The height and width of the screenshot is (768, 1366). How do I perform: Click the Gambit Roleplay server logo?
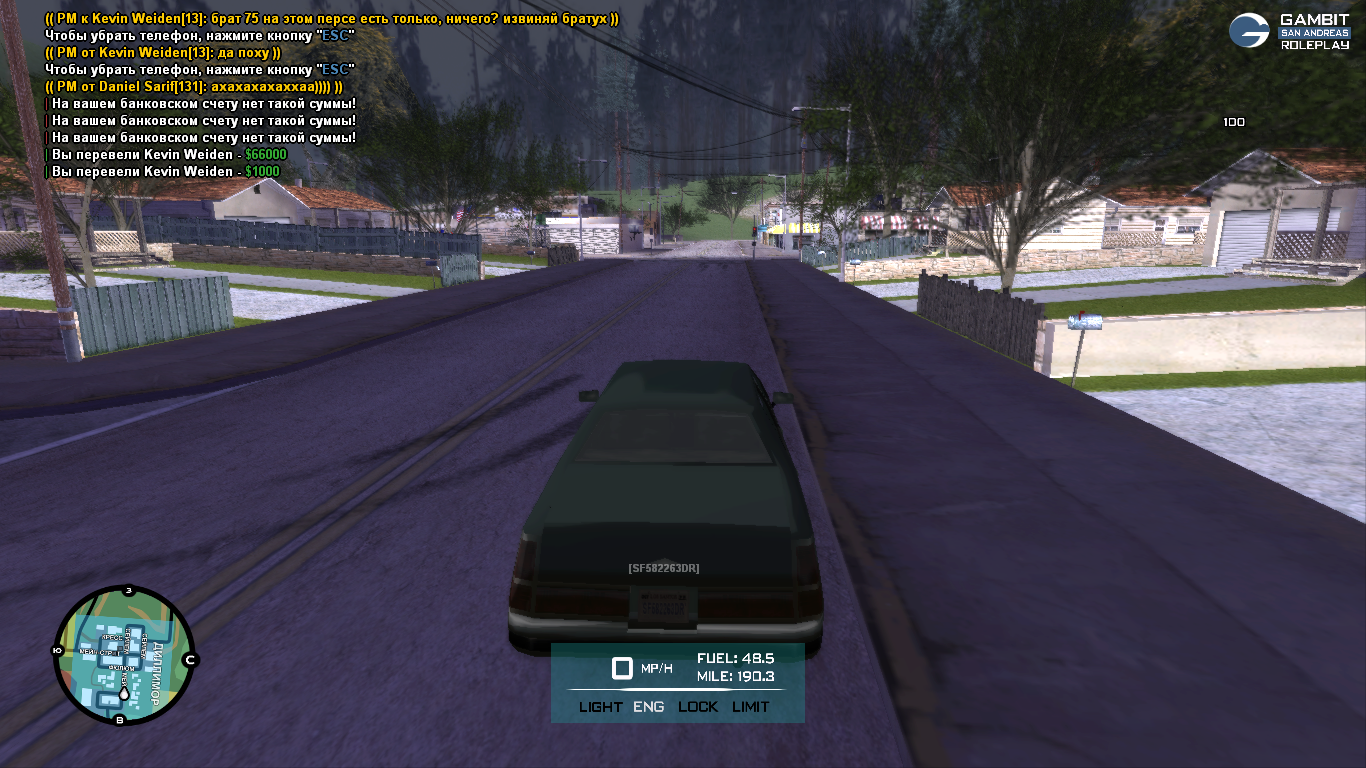click(x=1289, y=31)
